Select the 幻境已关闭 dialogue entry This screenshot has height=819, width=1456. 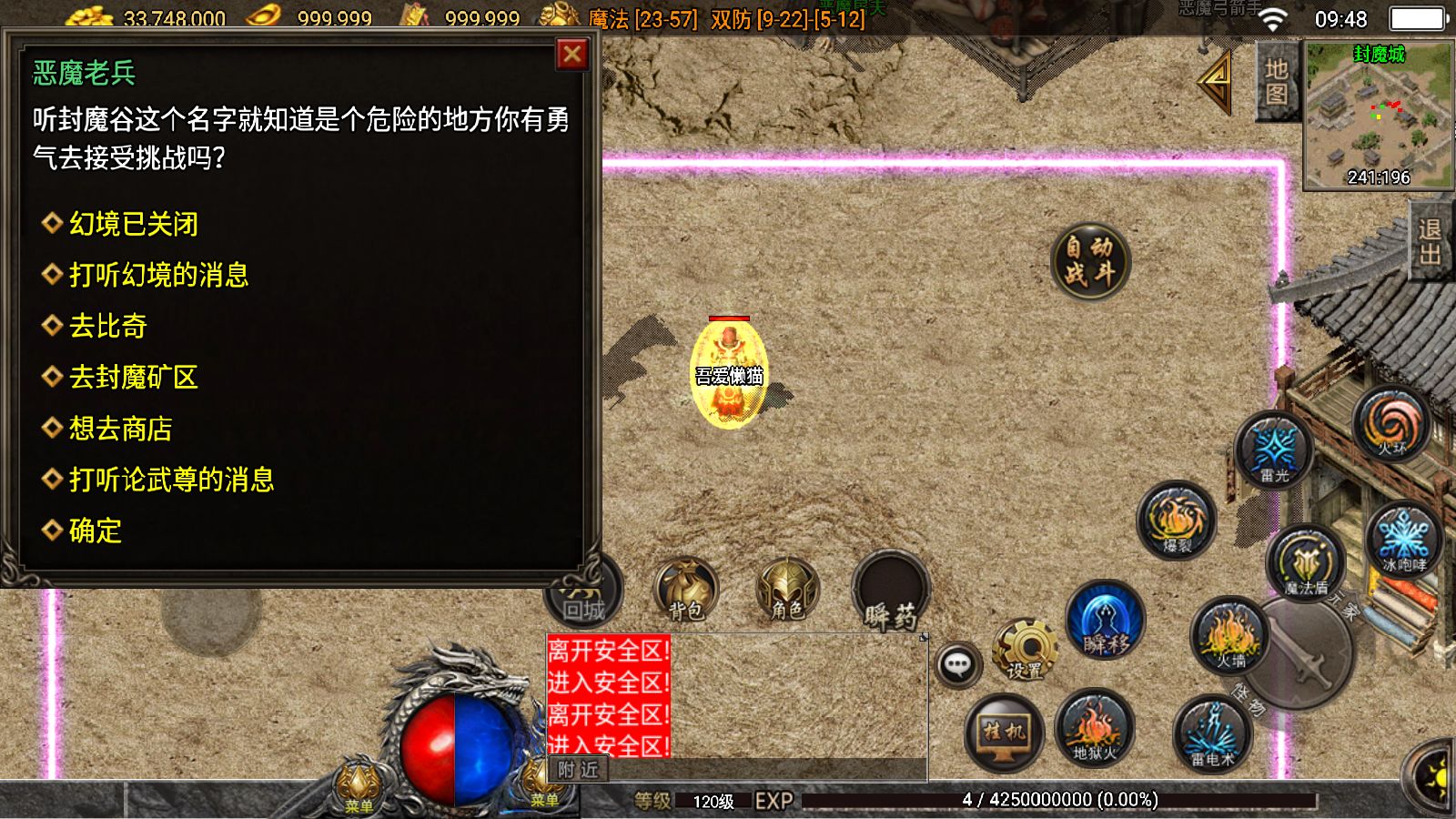click(133, 224)
